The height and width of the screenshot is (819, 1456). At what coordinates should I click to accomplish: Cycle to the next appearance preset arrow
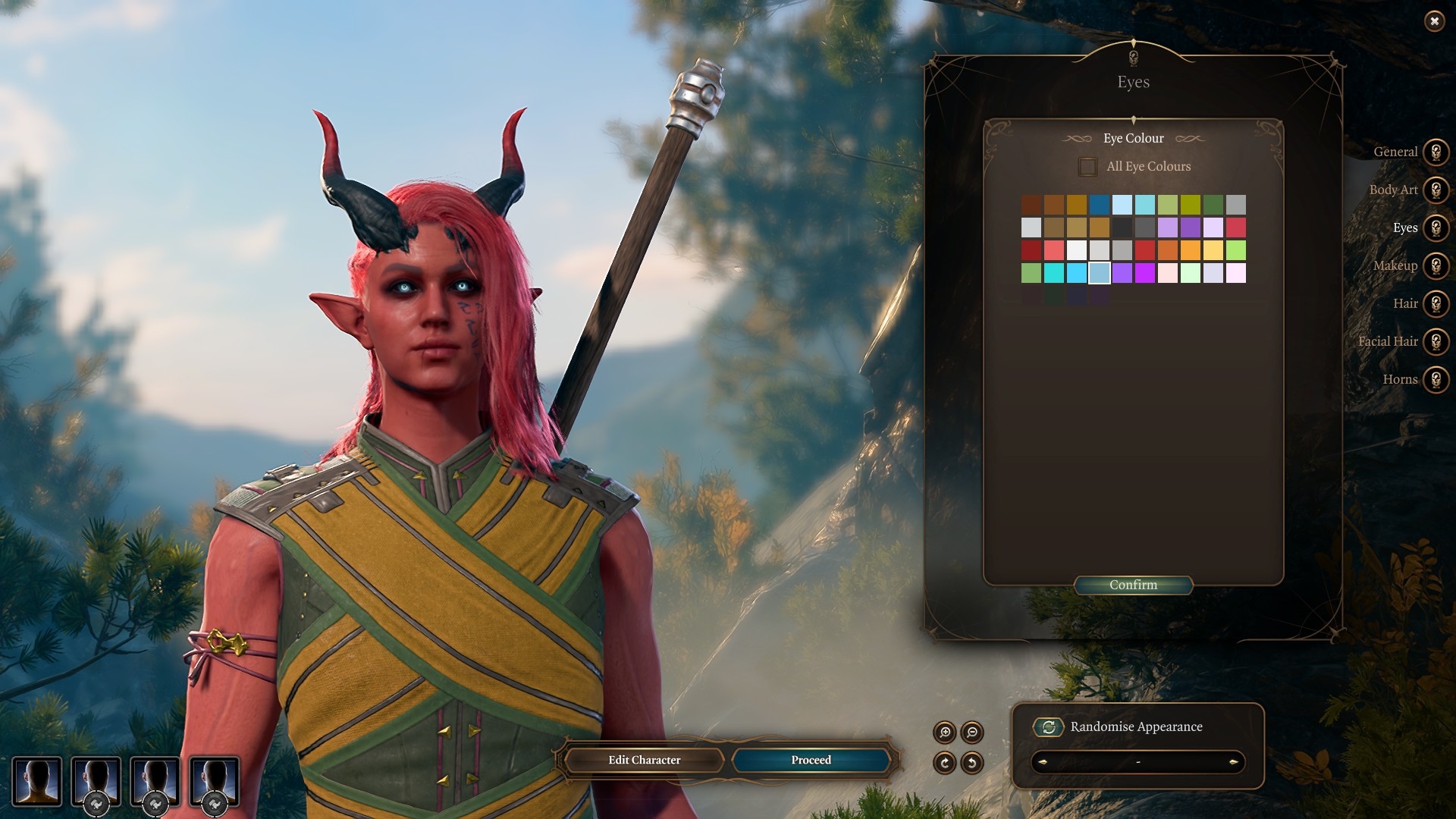(x=1233, y=762)
